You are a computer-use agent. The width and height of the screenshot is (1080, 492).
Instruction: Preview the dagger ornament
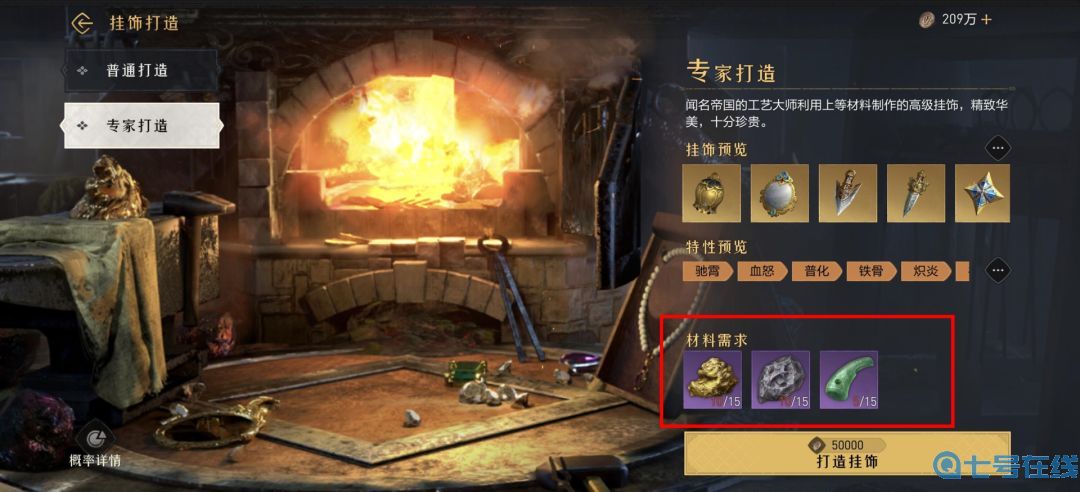click(915, 193)
